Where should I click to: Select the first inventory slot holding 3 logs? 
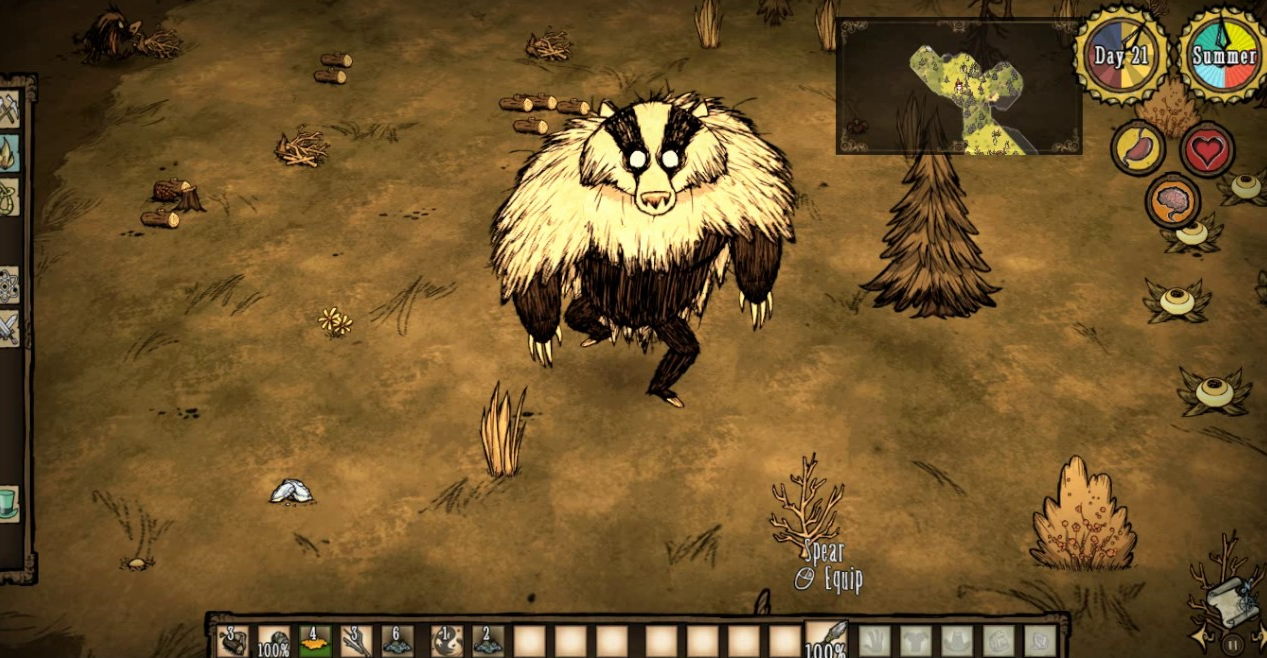(x=234, y=641)
